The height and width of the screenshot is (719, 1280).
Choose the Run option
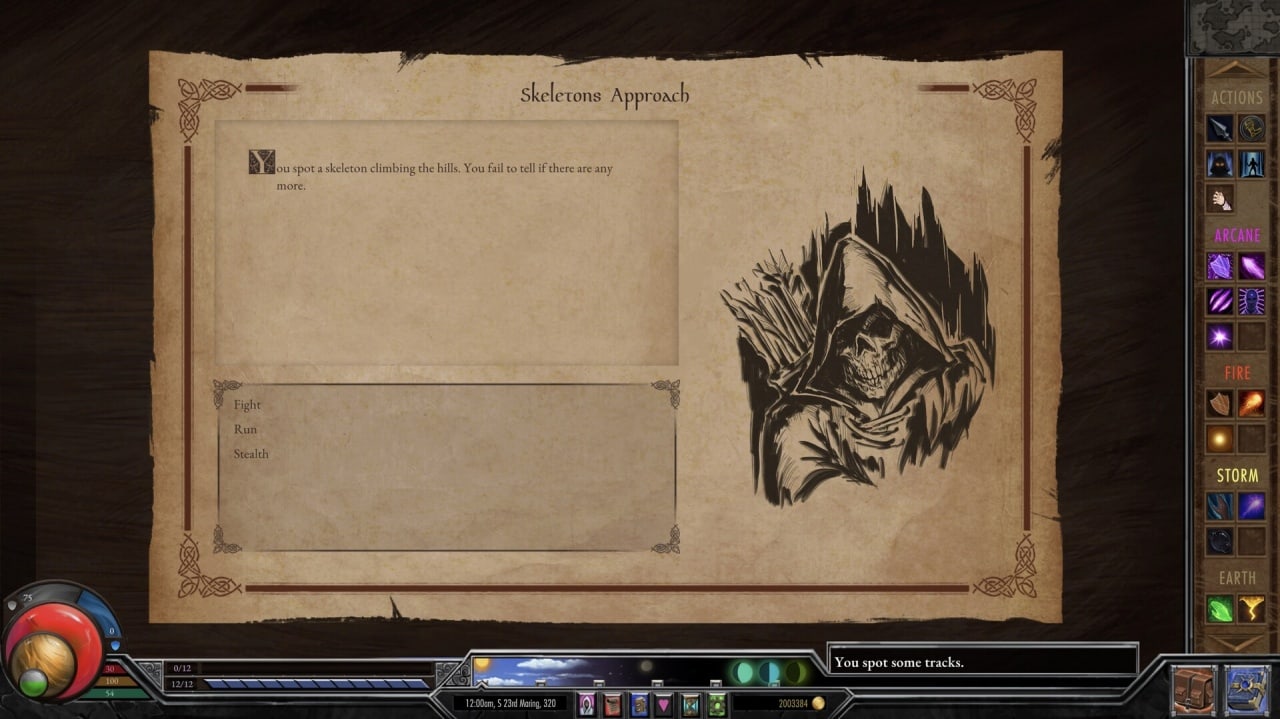click(245, 429)
